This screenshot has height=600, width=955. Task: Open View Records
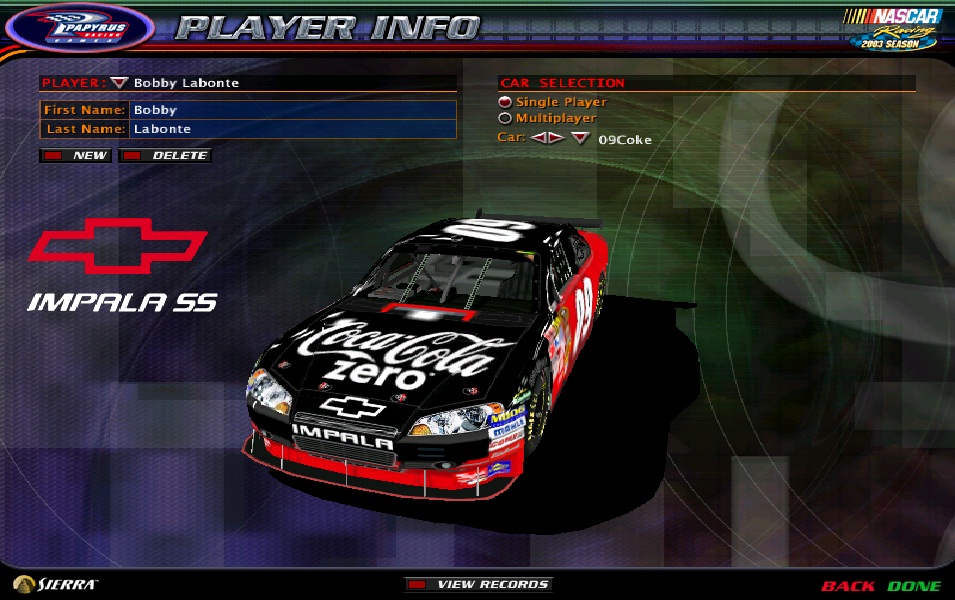479,585
